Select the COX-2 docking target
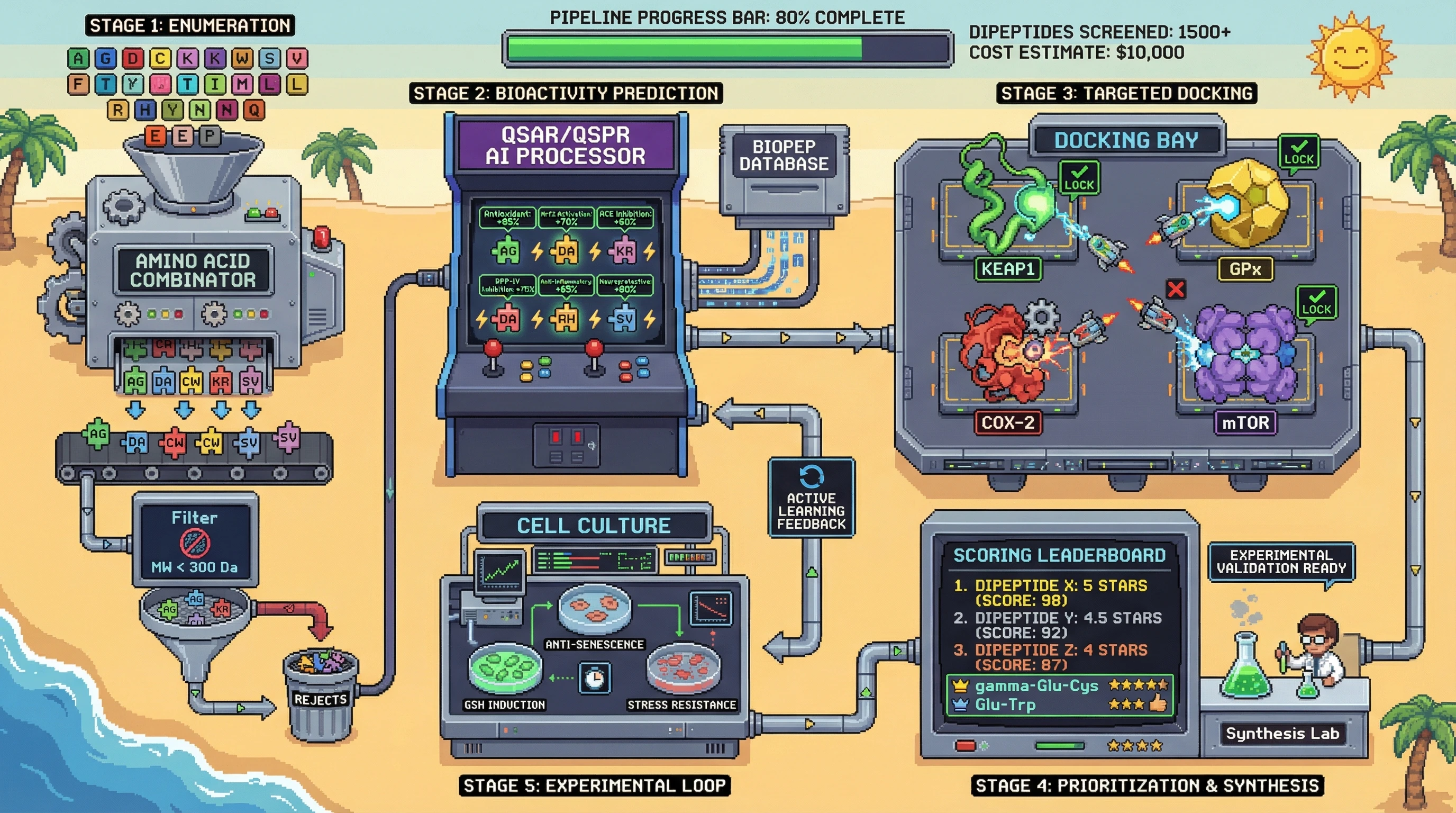 click(1008, 422)
